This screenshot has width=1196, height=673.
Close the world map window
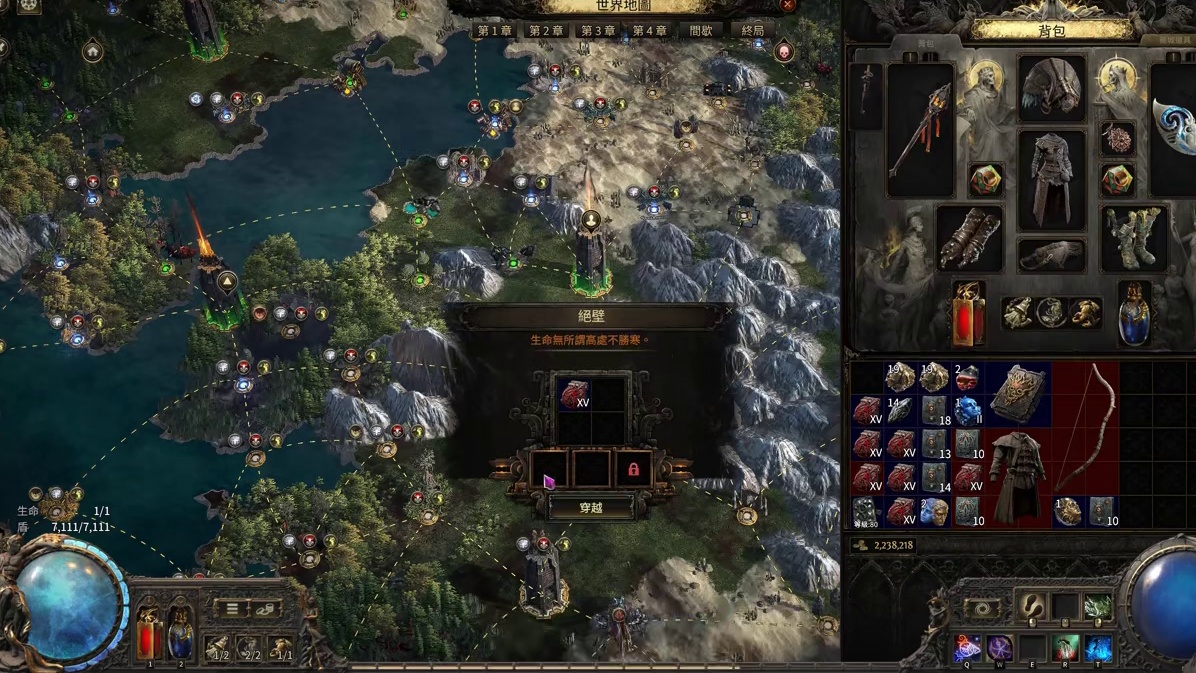[x=788, y=5]
